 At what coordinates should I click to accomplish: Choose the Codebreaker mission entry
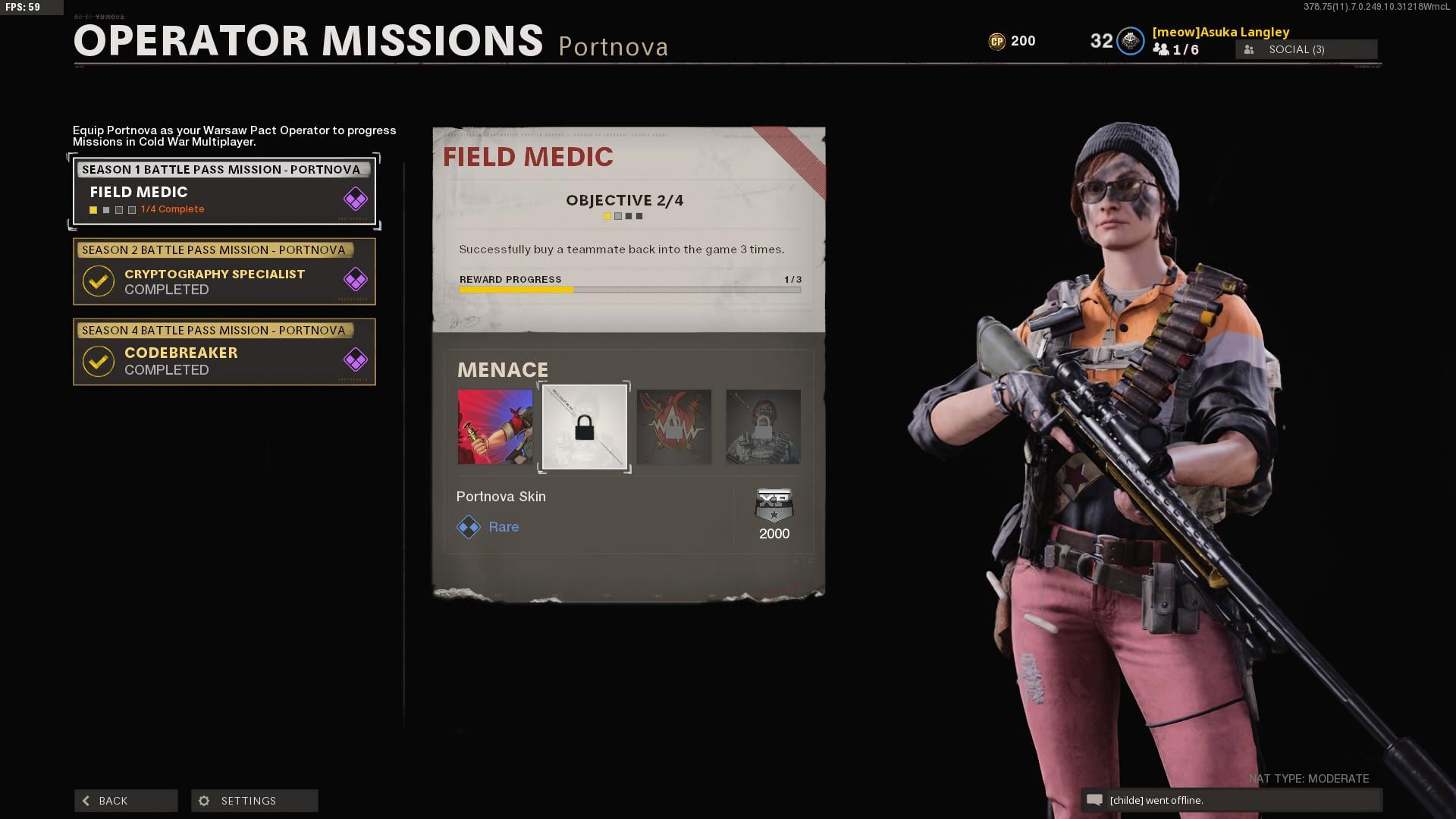(224, 353)
